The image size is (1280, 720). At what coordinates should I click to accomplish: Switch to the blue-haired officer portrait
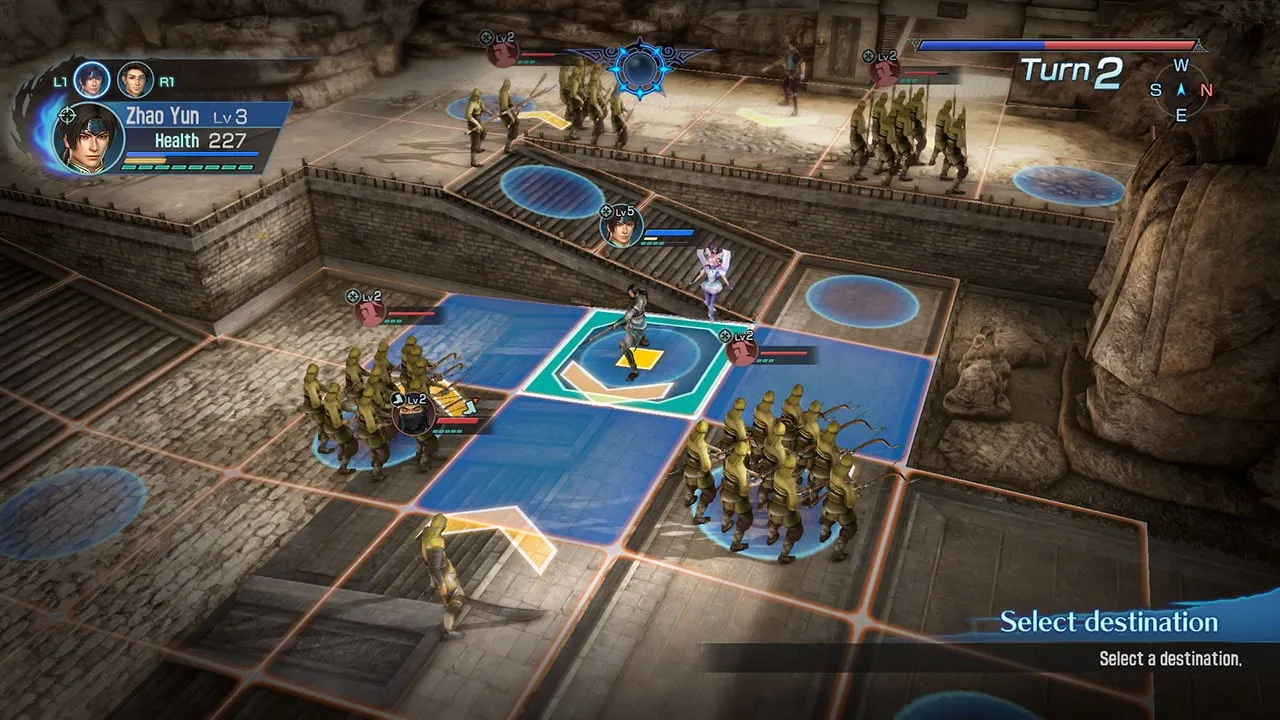coord(92,79)
